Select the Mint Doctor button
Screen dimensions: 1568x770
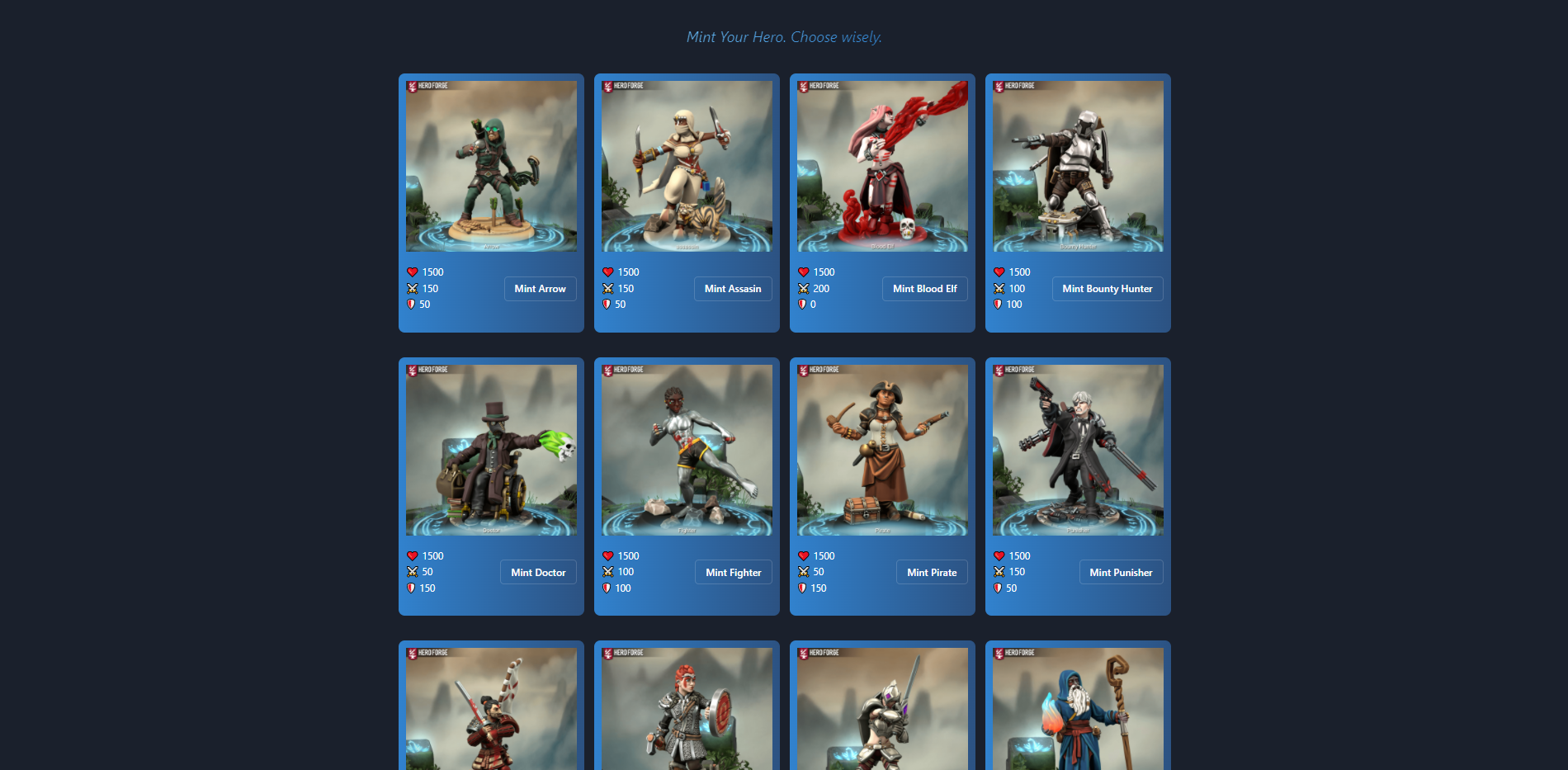538,573
